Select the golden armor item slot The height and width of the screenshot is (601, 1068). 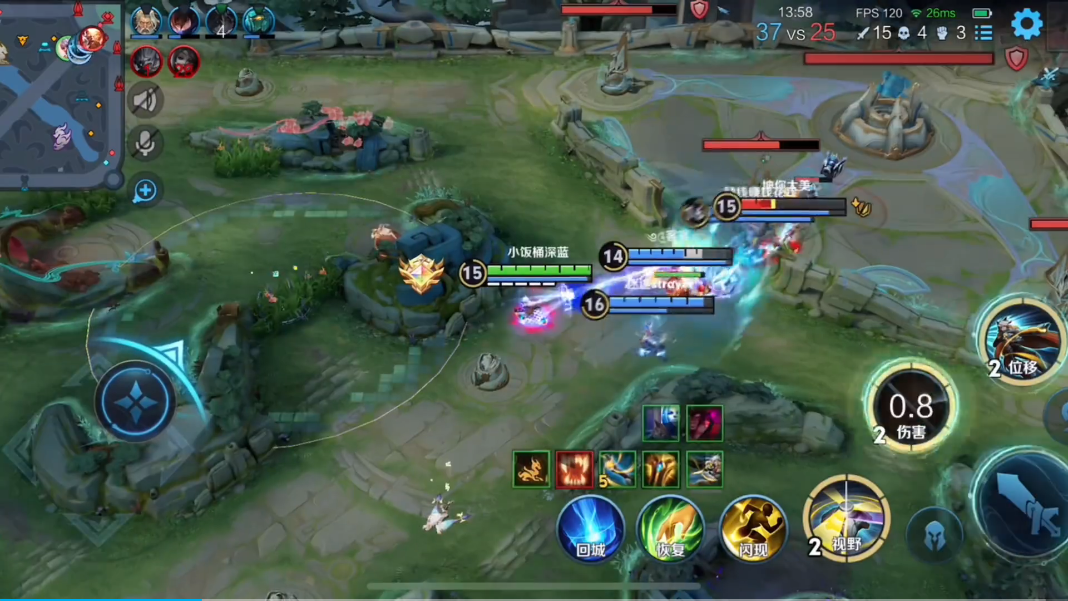coord(662,469)
